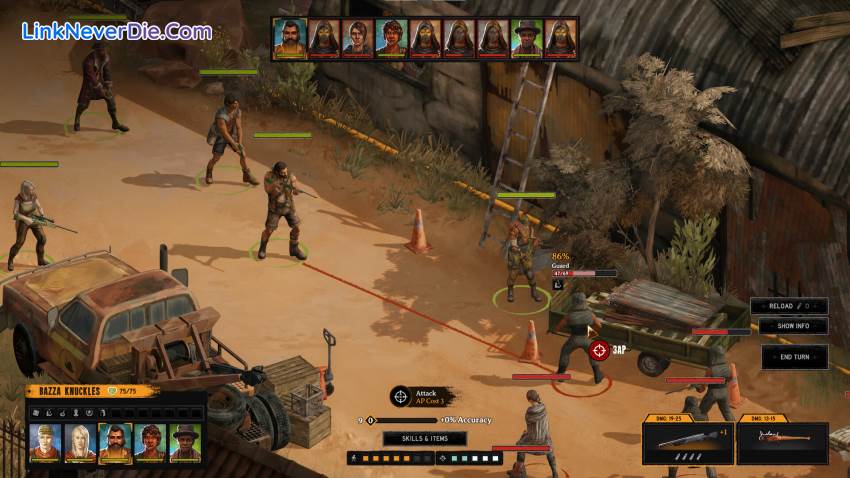The height and width of the screenshot is (478, 850).
Task: Select the hat-wearing man in the turn order
Action: click(x=528, y=39)
